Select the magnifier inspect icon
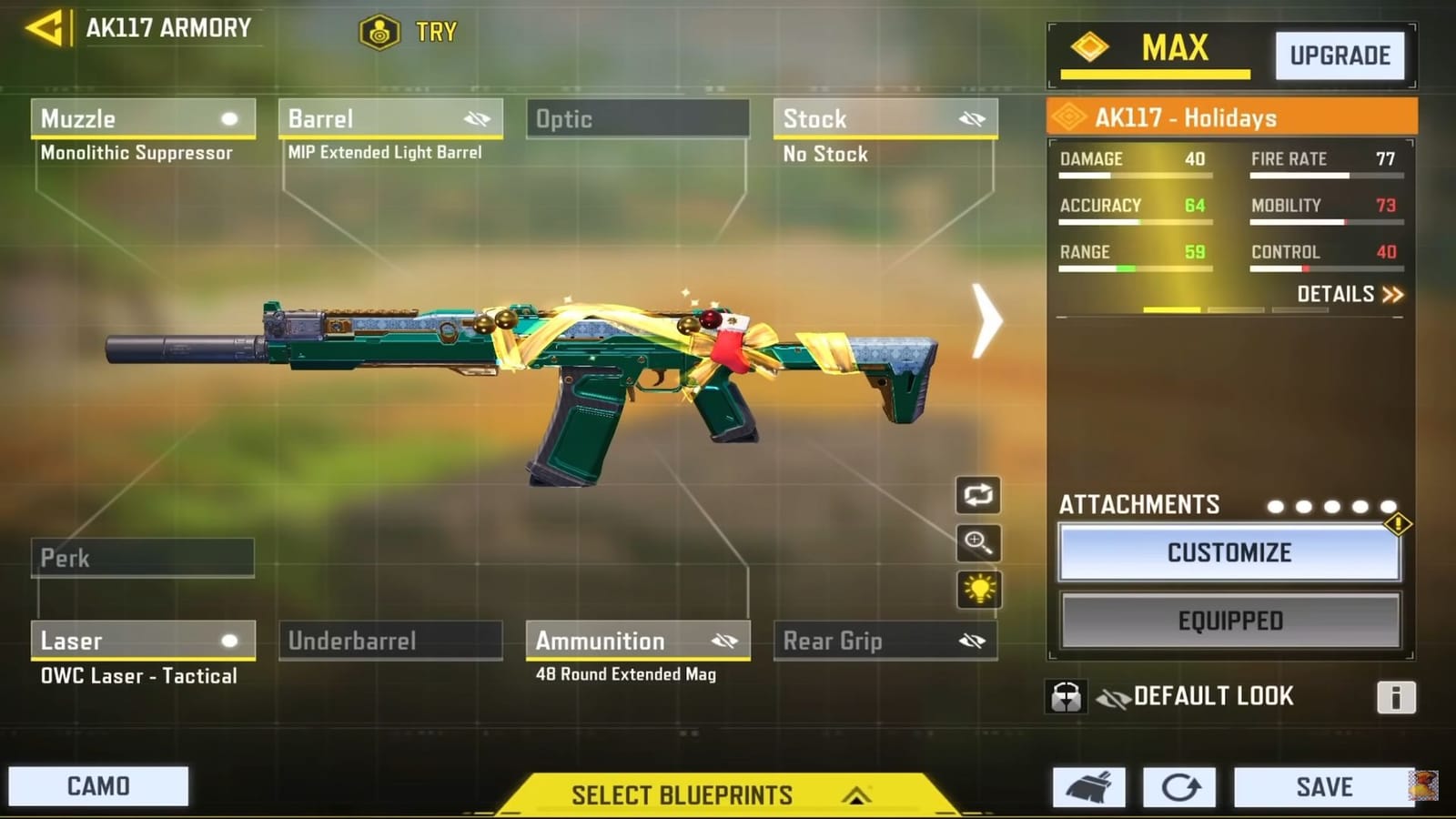The height and width of the screenshot is (819, 1456). 976,544
